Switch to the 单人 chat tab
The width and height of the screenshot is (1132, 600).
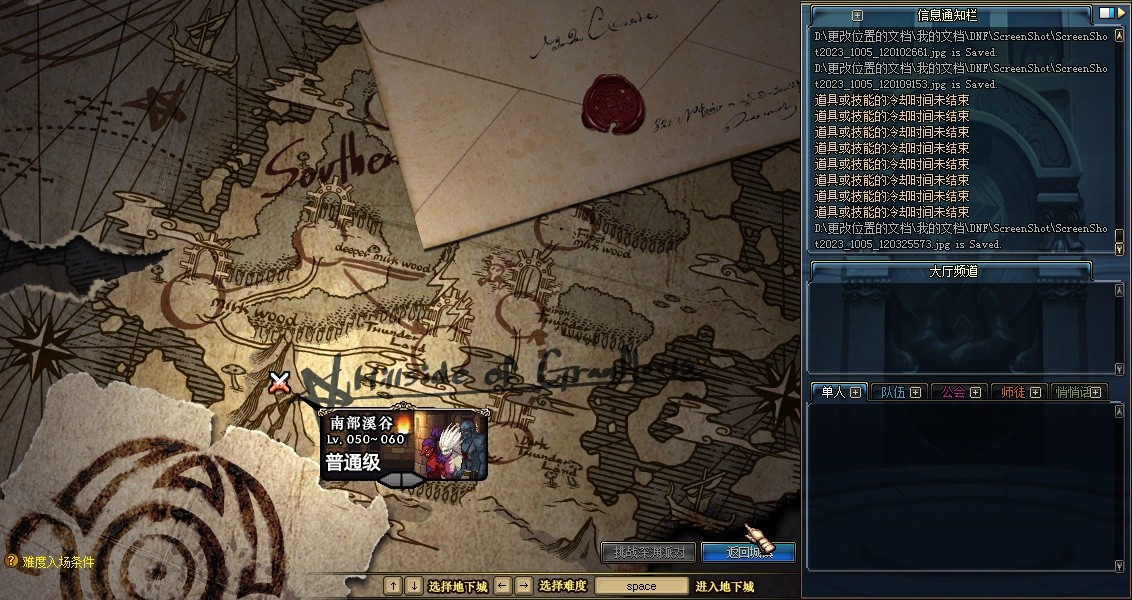(838, 392)
